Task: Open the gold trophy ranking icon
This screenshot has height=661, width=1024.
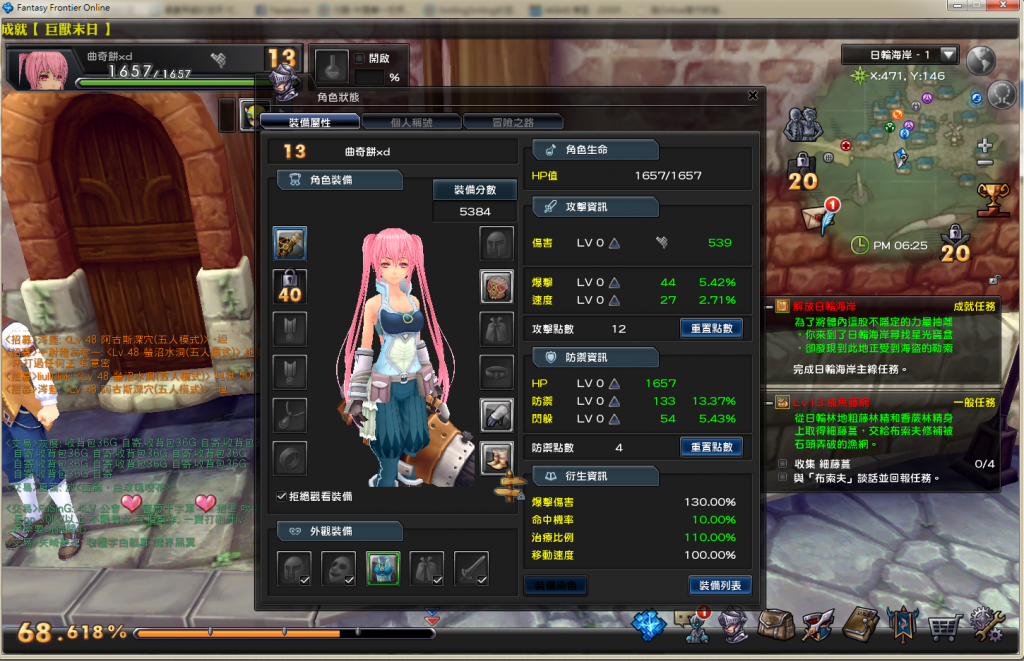Action: [993, 198]
